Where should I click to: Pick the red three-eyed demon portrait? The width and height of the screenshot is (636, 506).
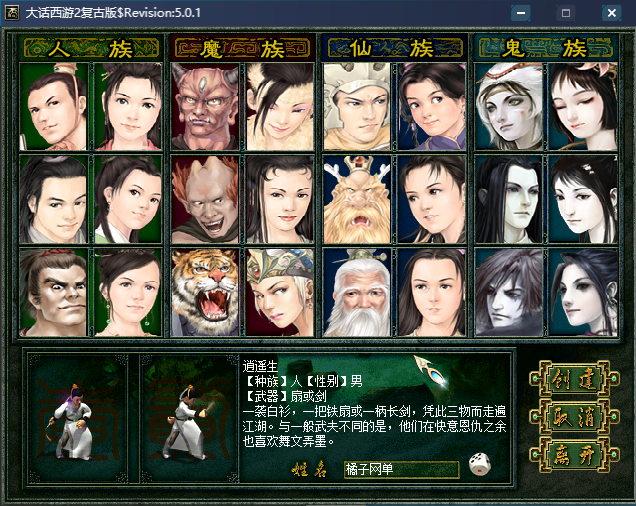205,107
